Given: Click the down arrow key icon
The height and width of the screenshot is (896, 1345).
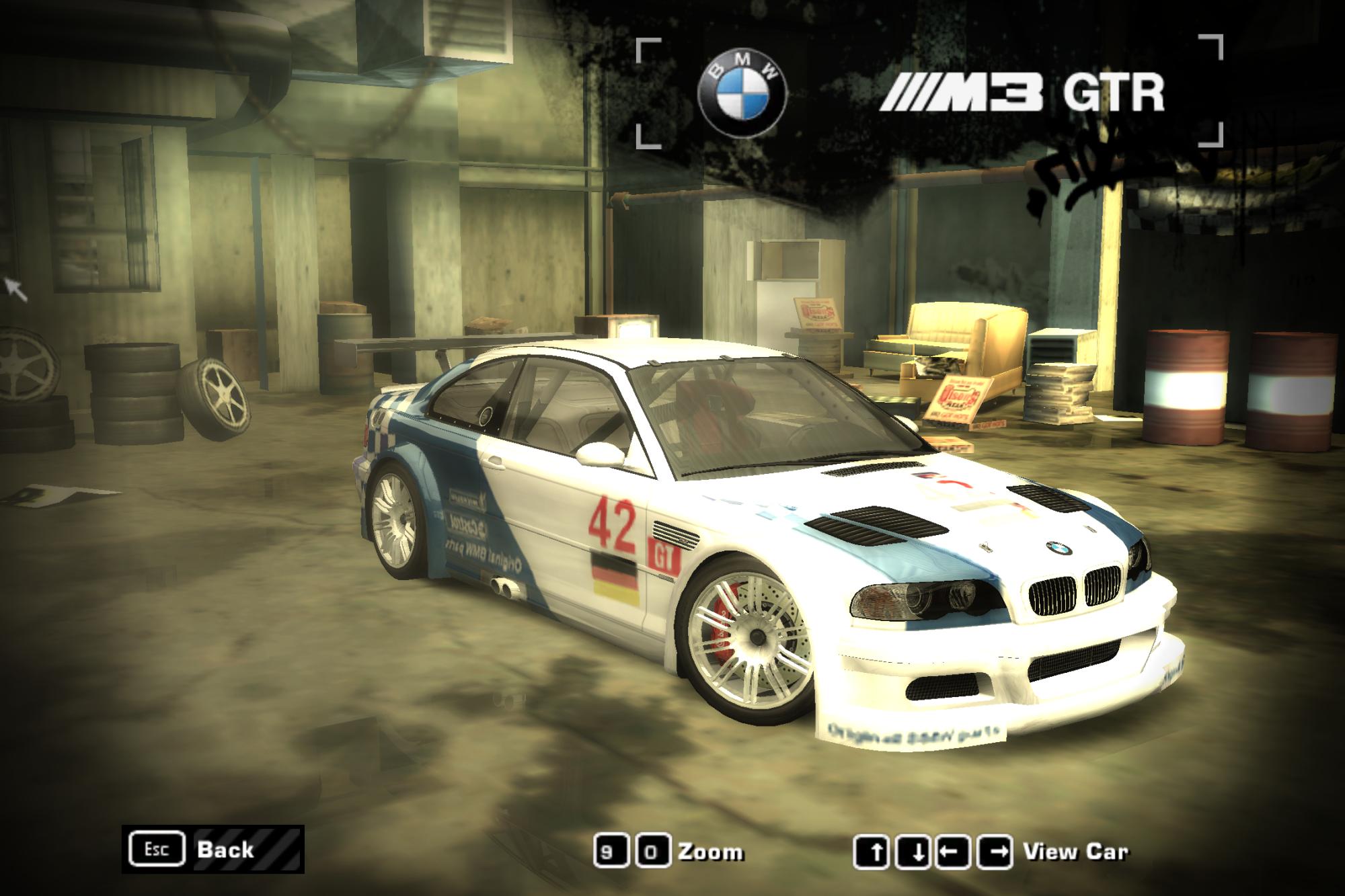Looking at the screenshot, I should click(x=912, y=850).
